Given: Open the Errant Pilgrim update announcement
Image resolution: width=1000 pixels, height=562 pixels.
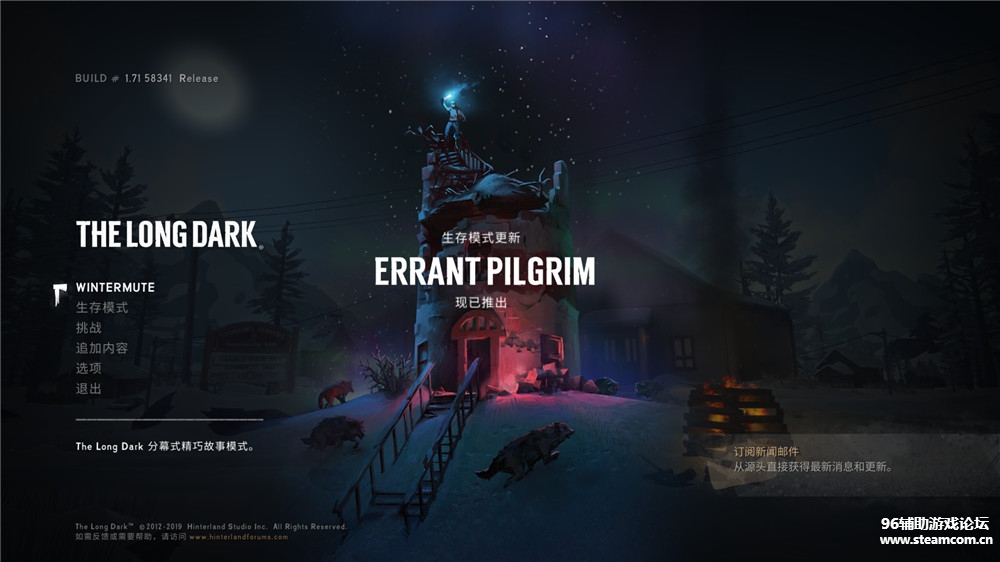Looking at the screenshot, I should point(484,270).
